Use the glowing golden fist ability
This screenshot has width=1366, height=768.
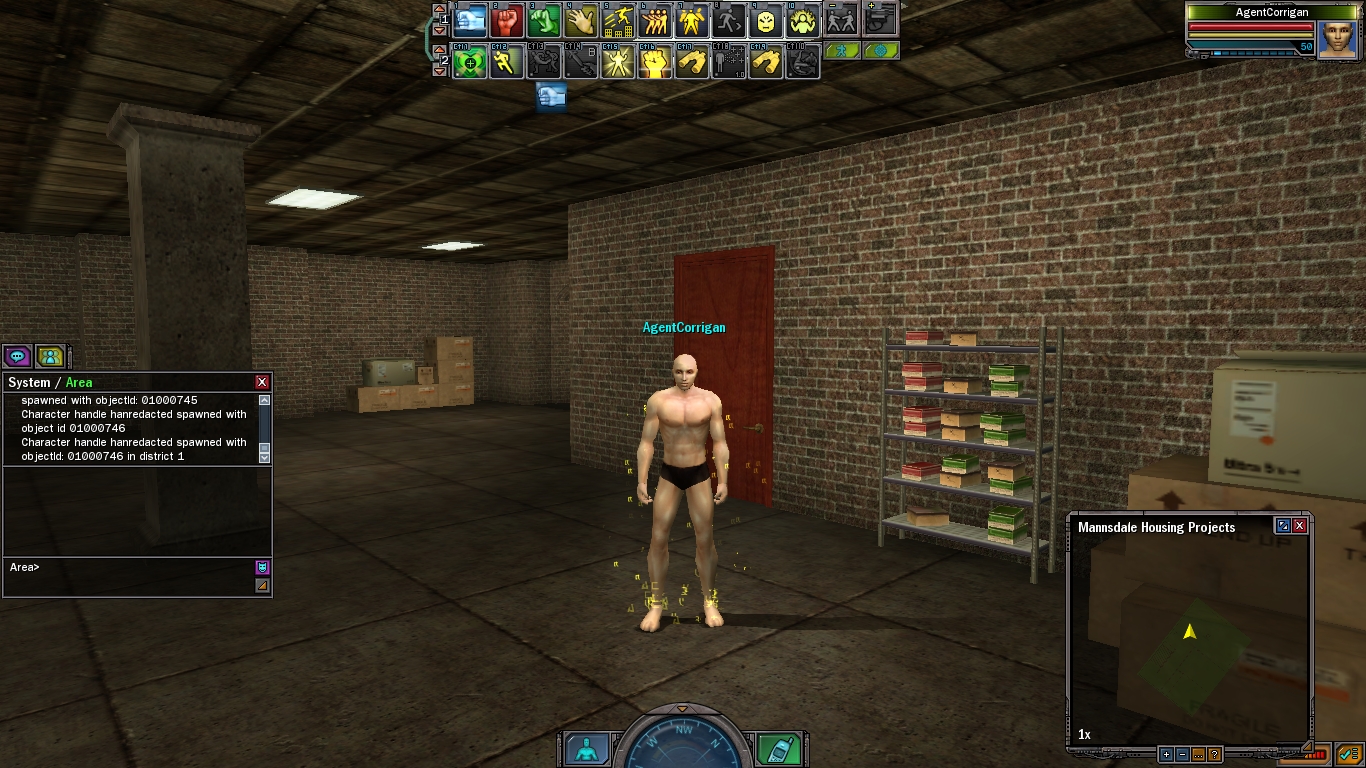[x=655, y=62]
